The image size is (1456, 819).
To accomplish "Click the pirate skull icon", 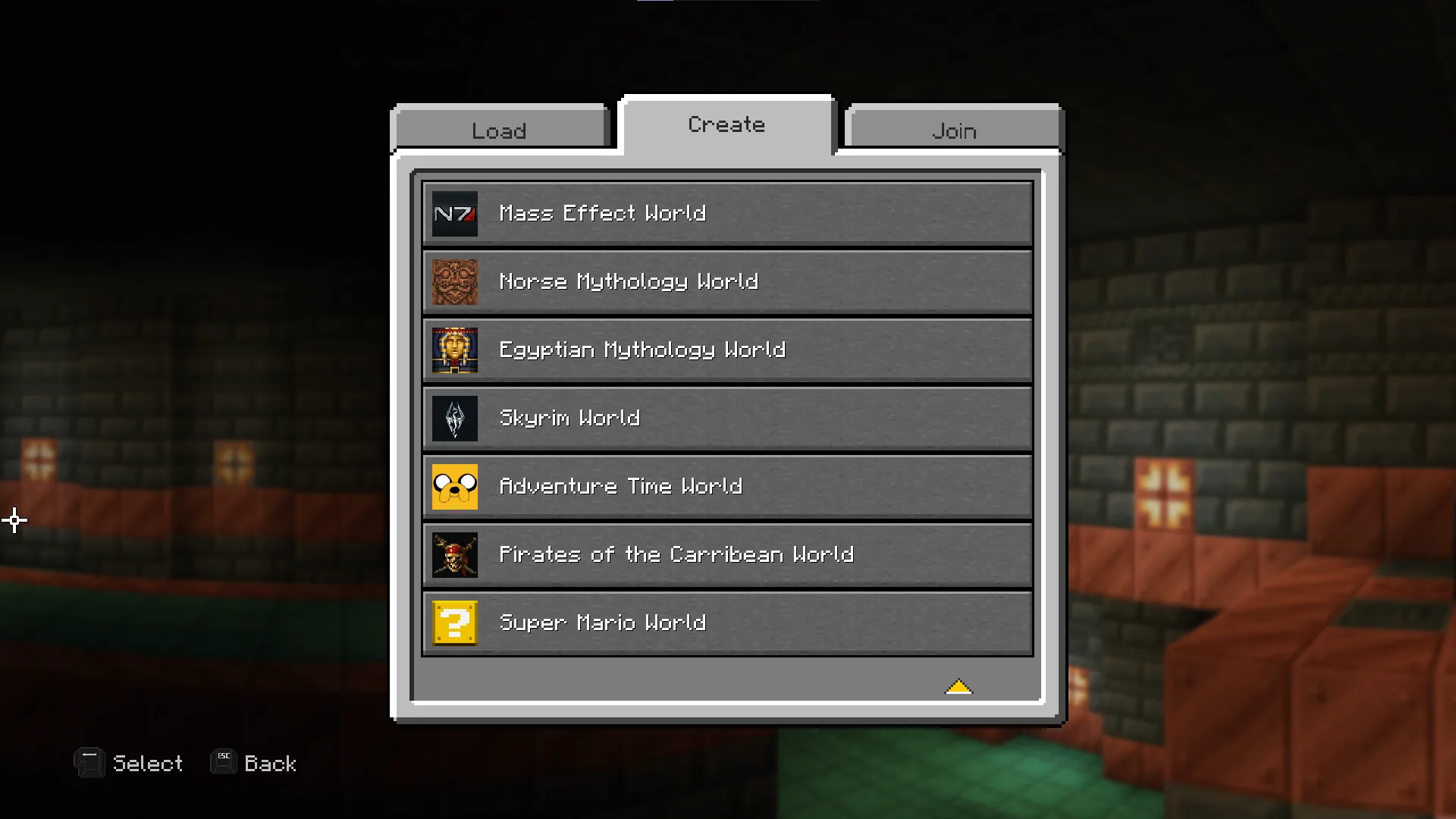I will tap(454, 554).
